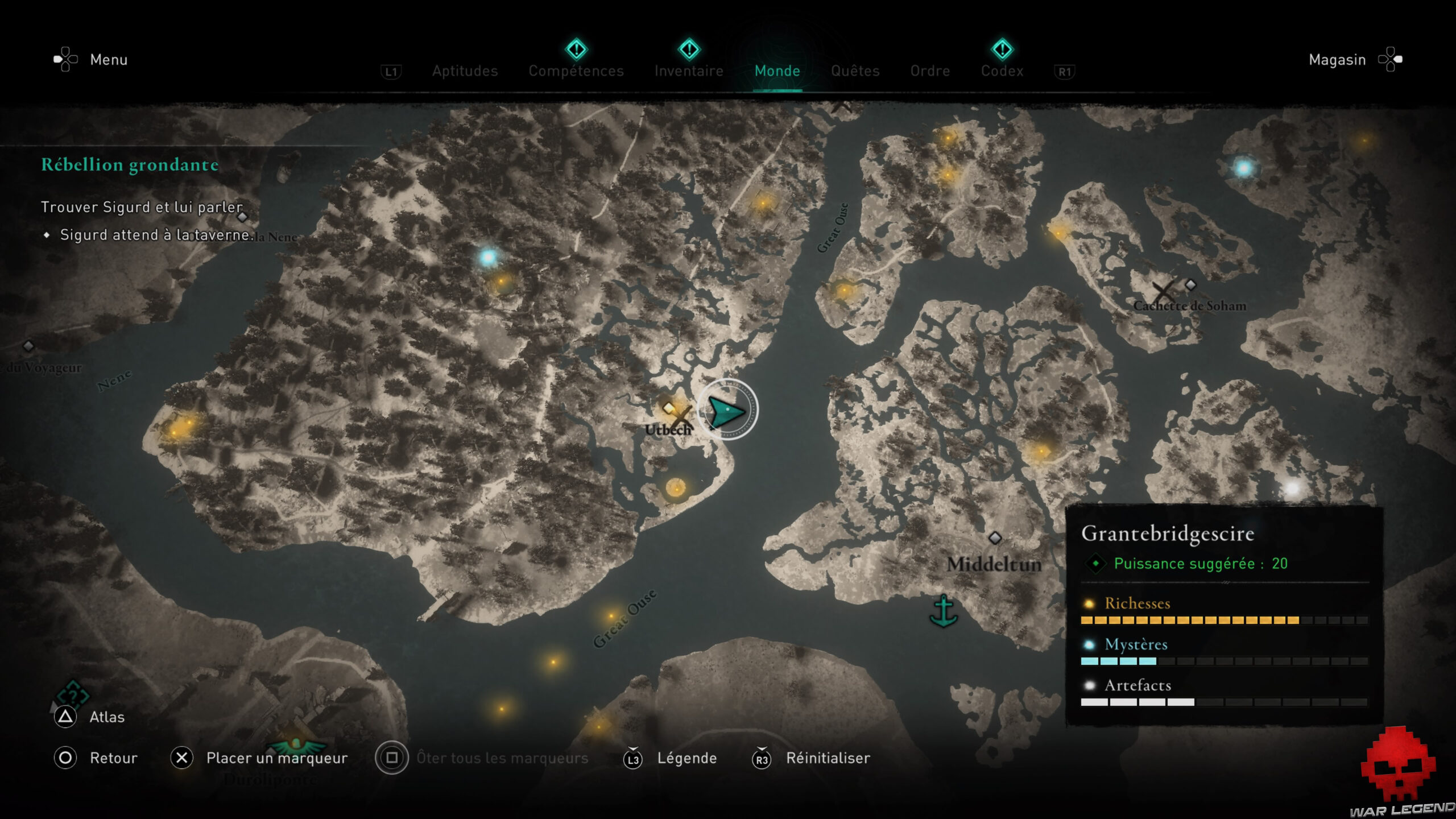Click the Middeltun diamond location marker
Screen dimensions: 1456x819
(x=995, y=537)
